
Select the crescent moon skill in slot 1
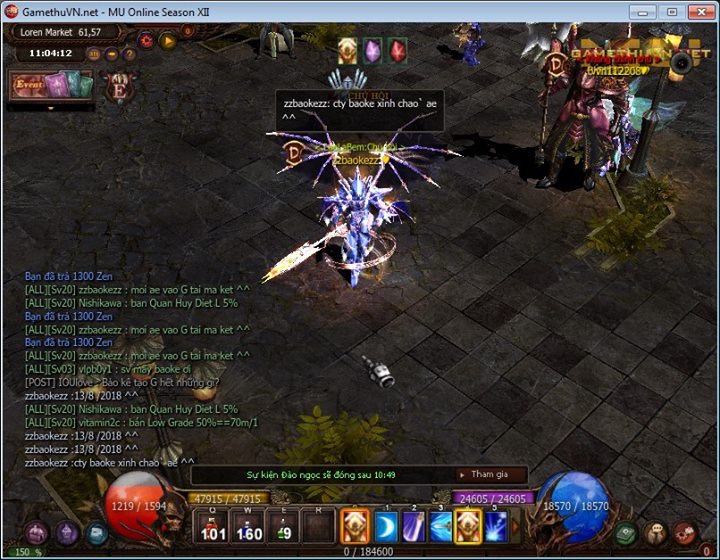tap(386, 526)
